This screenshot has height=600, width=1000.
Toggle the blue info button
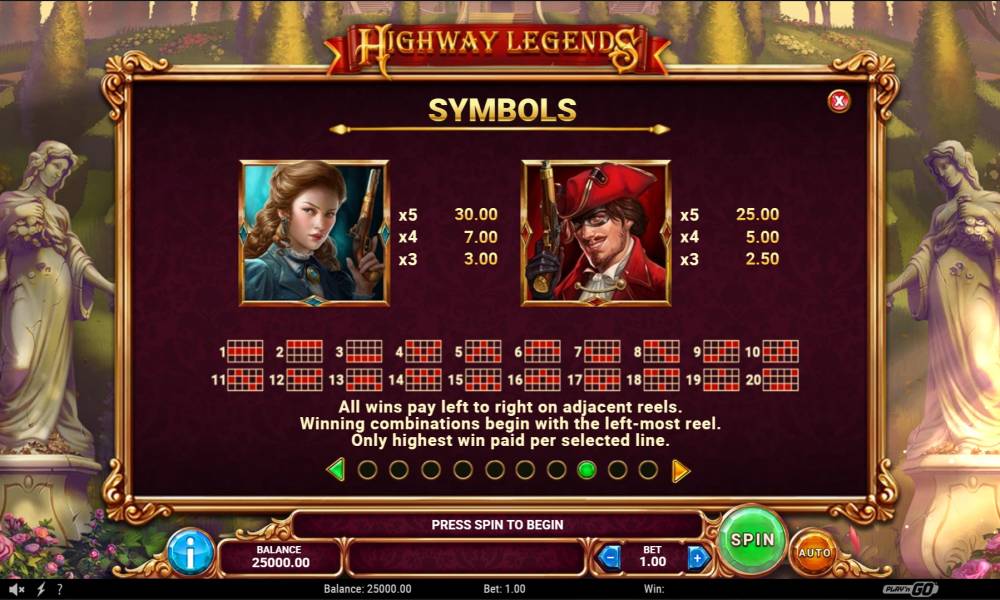(x=190, y=552)
